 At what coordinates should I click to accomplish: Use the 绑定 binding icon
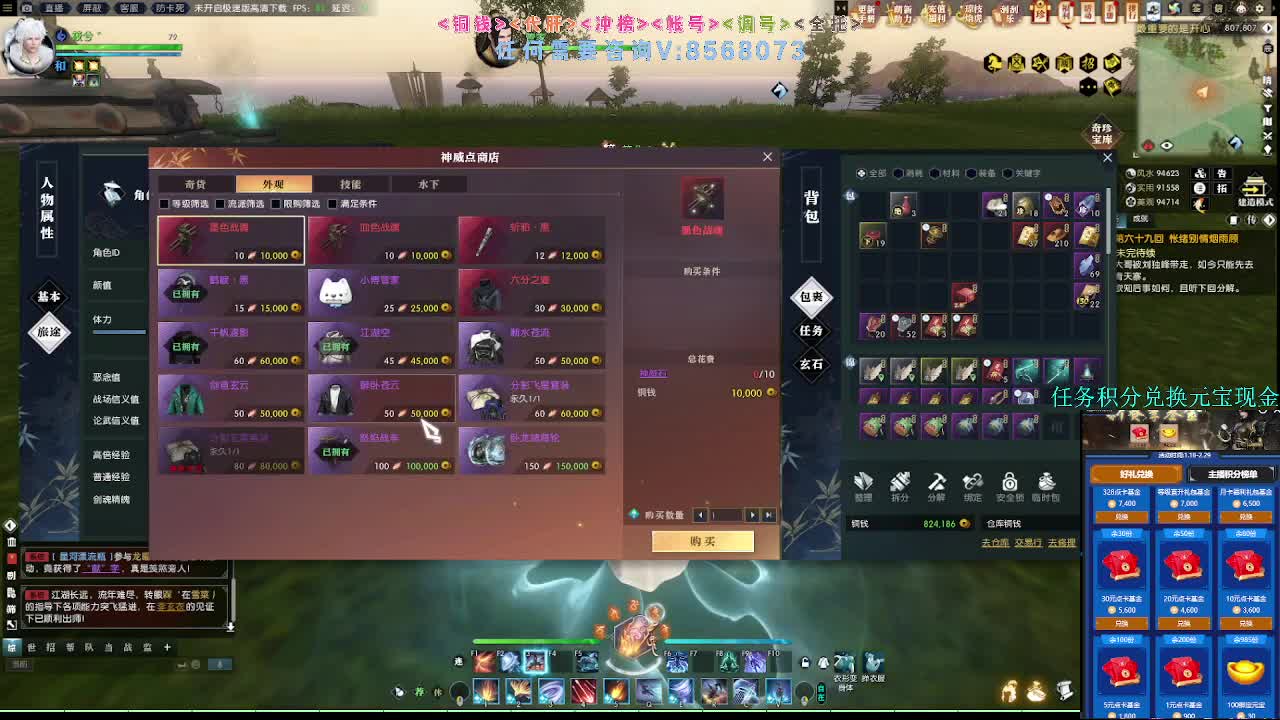[972, 483]
